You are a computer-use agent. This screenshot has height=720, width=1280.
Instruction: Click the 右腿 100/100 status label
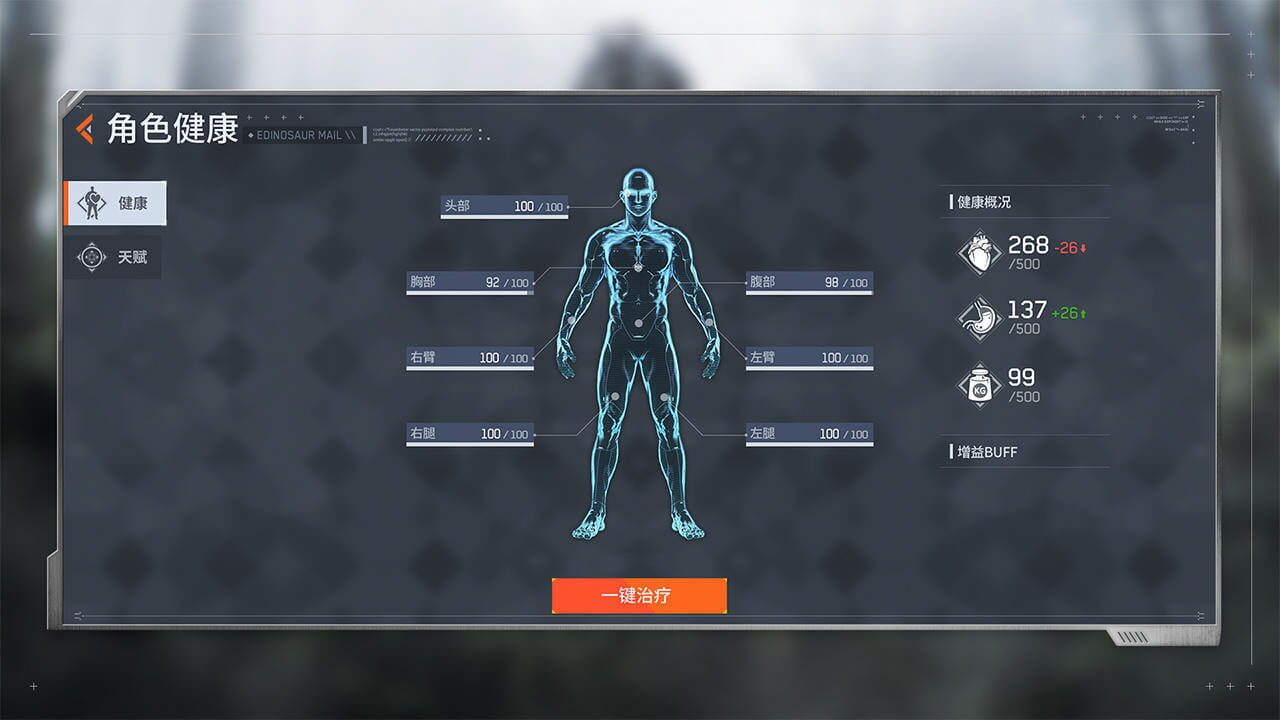click(x=470, y=433)
